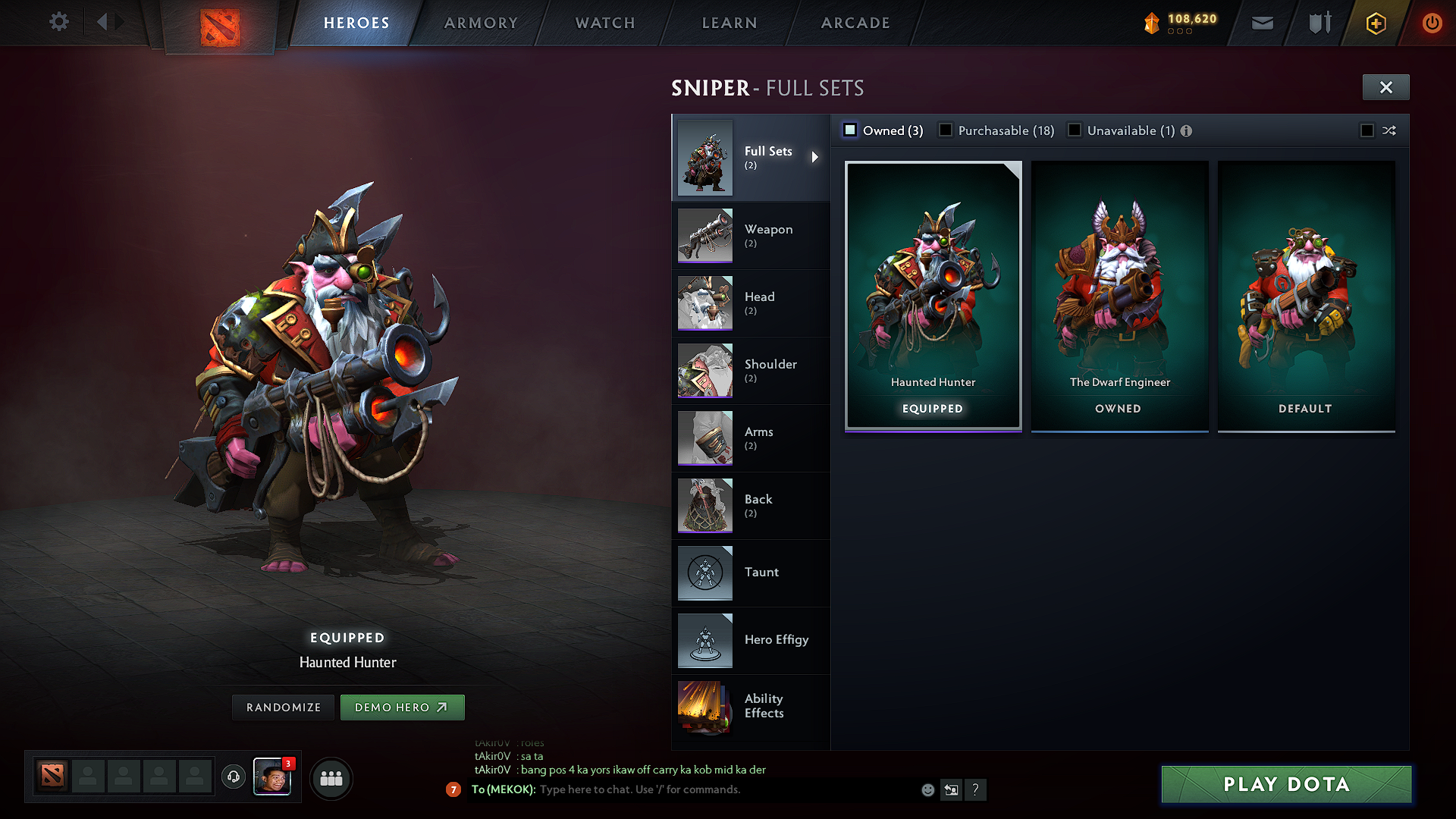Select the Ability Effects category
This screenshot has height=819, width=1456.
pos(751,707)
